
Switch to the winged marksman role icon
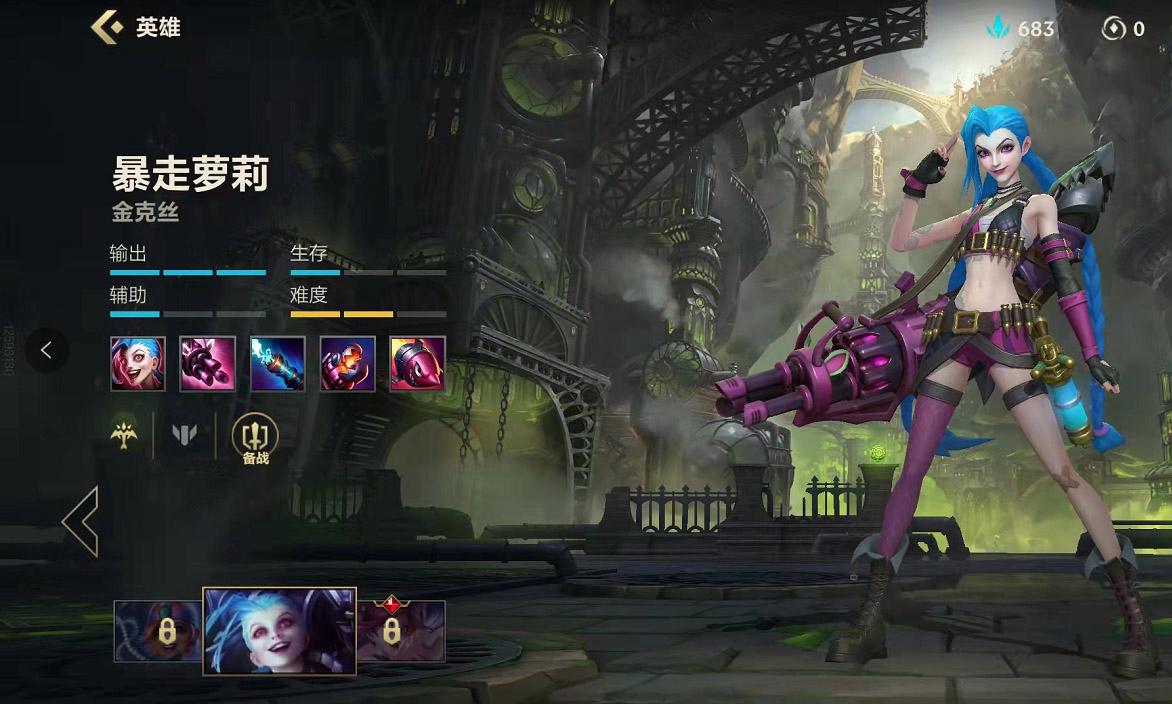(x=124, y=432)
